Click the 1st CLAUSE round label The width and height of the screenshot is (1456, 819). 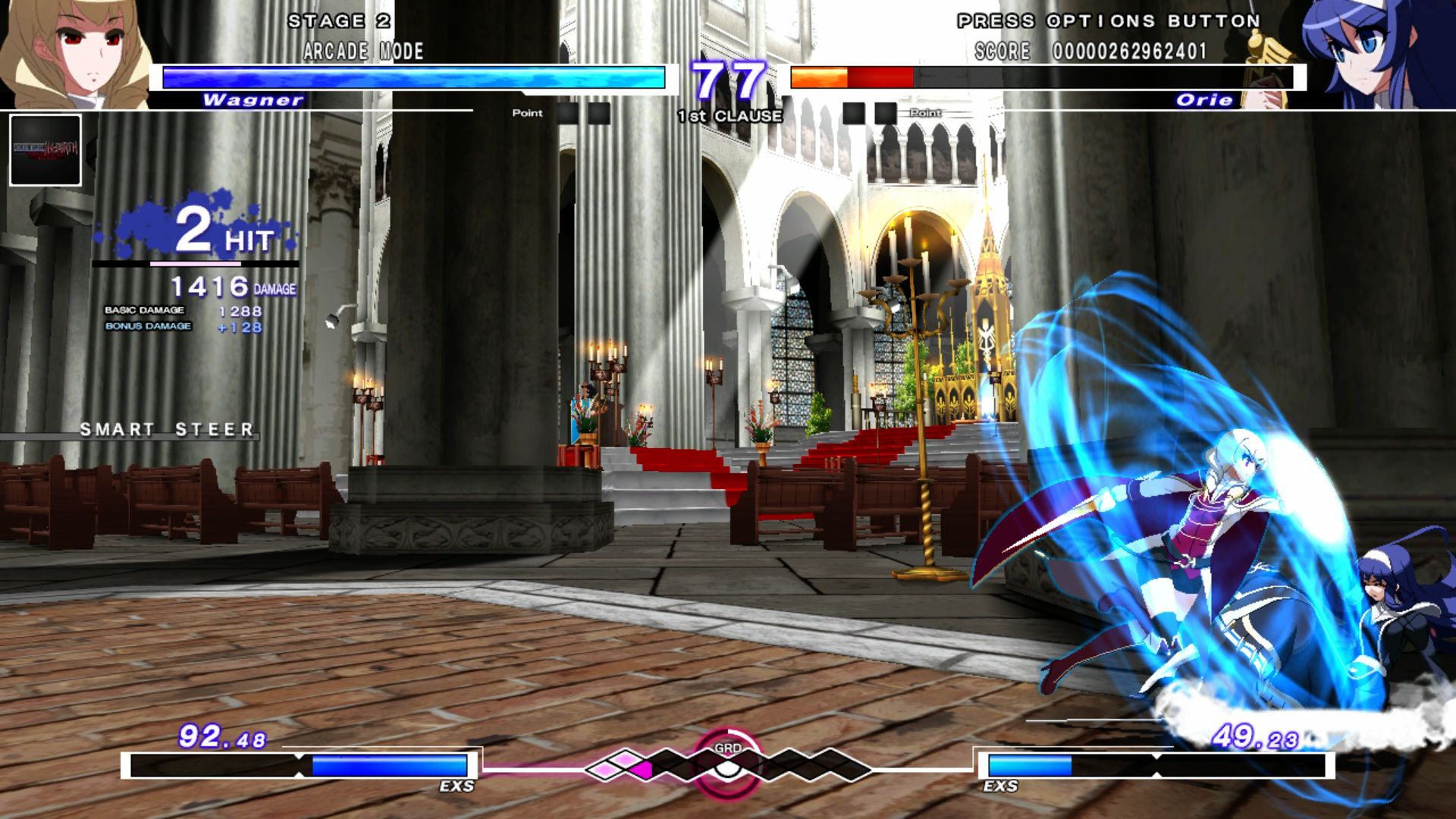728,116
